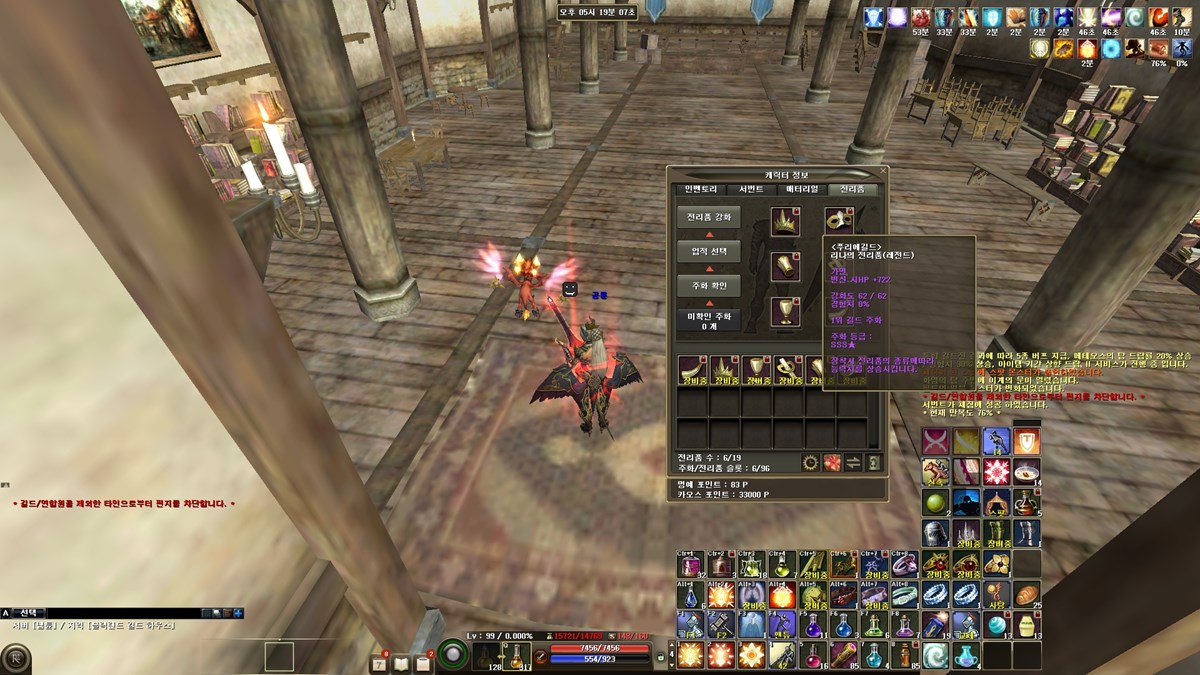Viewport: 1200px width, 675px height.
Task: Choose the 업적 선택 button
Action: (x=709, y=251)
